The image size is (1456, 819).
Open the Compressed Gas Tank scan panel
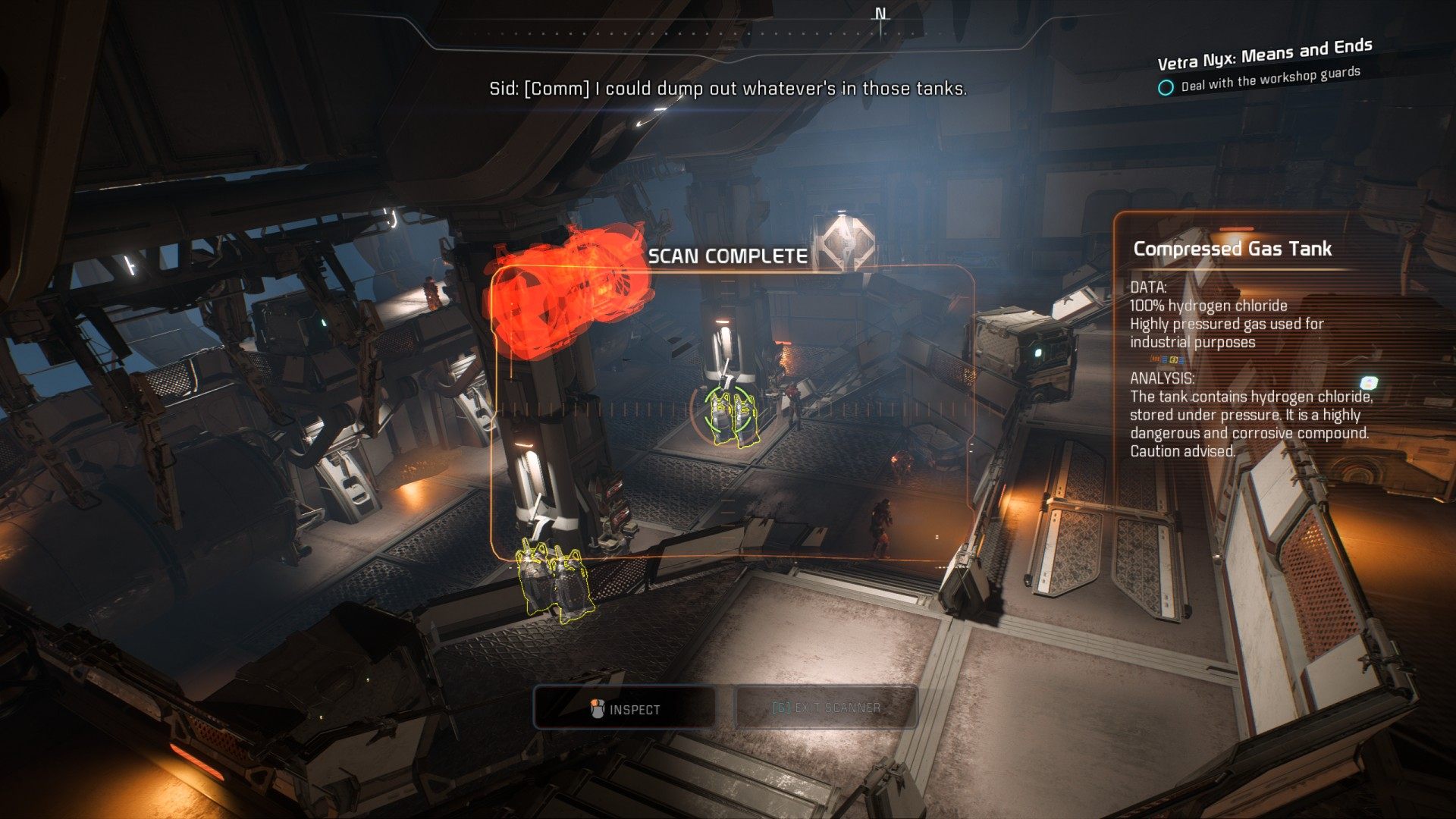[1232, 249]
